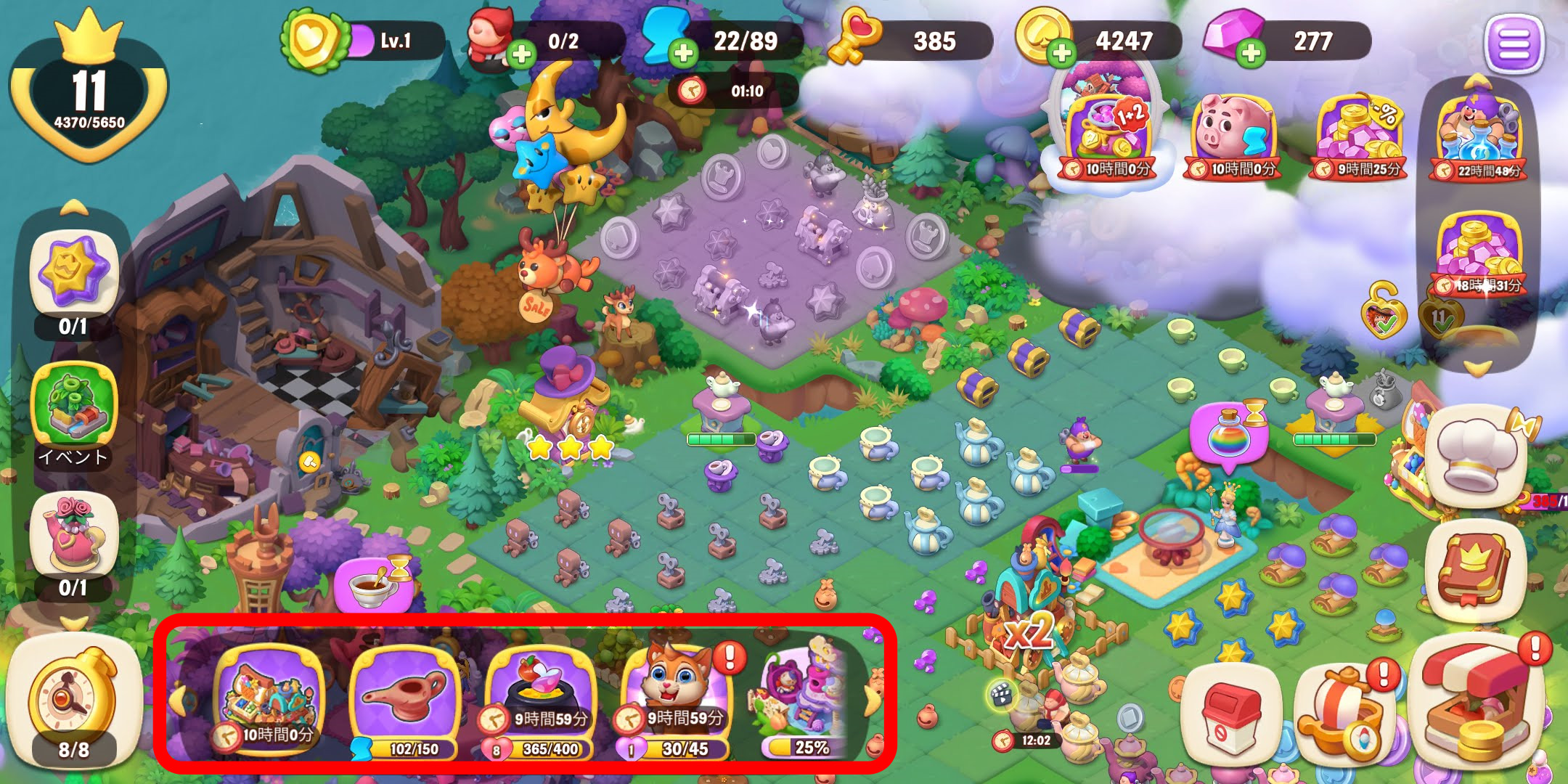Open the crown level 11 badge
This screenshot has width=1568, height=784.
tap(89, 91)
